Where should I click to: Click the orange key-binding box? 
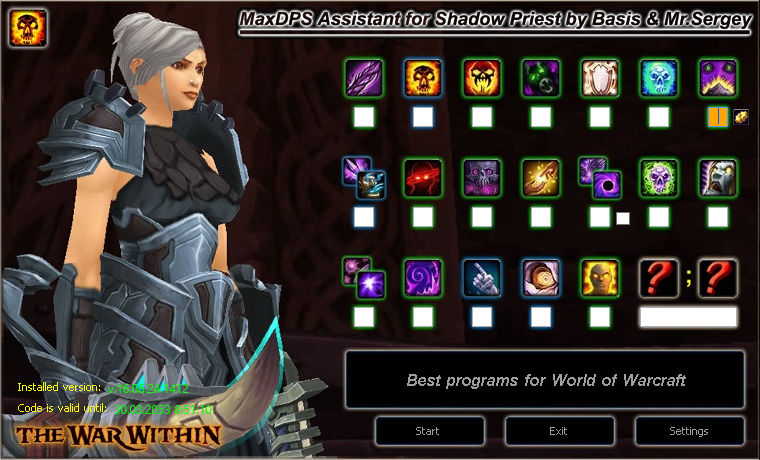[x=717, y=117]
